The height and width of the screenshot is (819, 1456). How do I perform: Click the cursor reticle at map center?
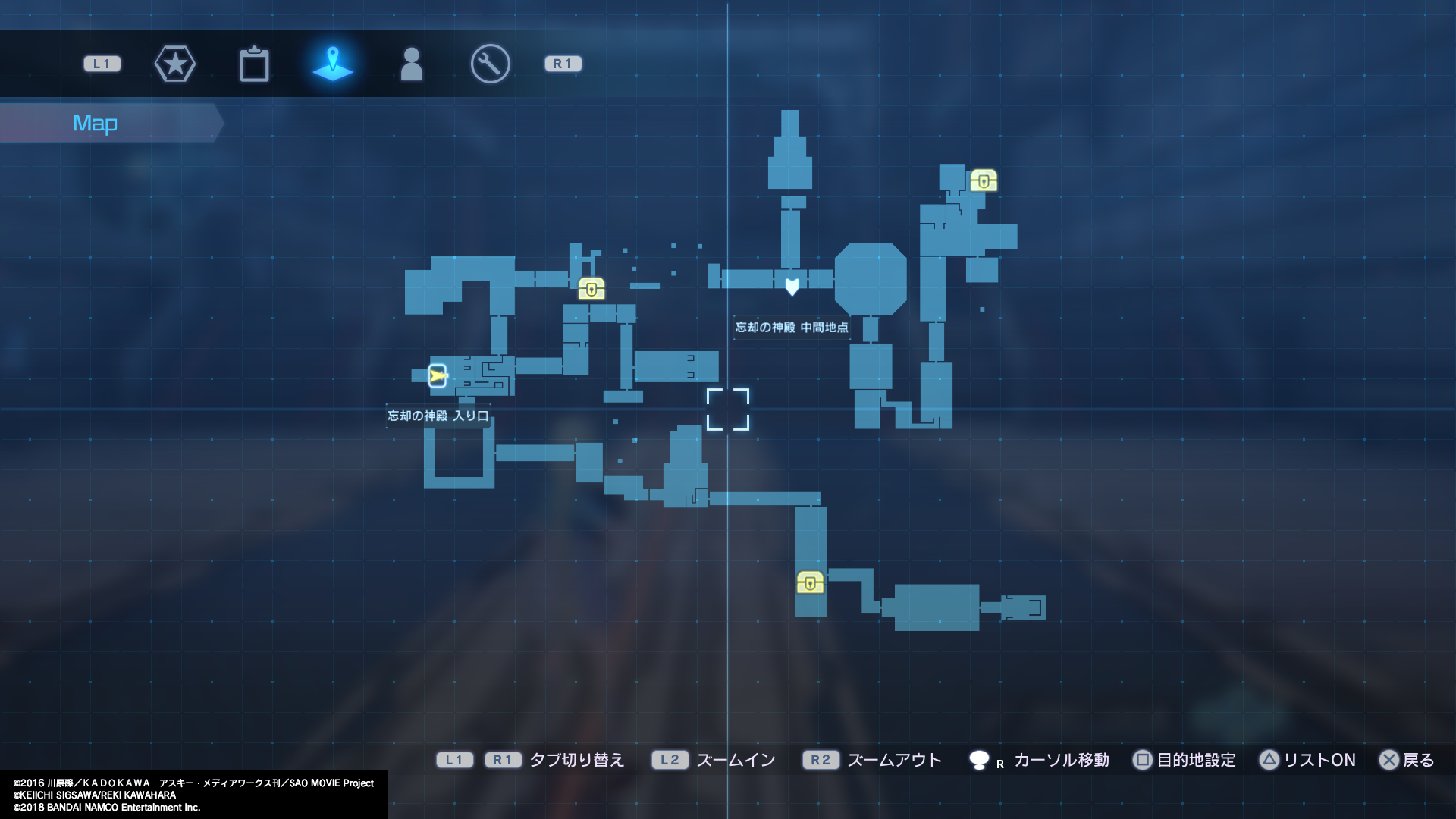tap(729, 410)
